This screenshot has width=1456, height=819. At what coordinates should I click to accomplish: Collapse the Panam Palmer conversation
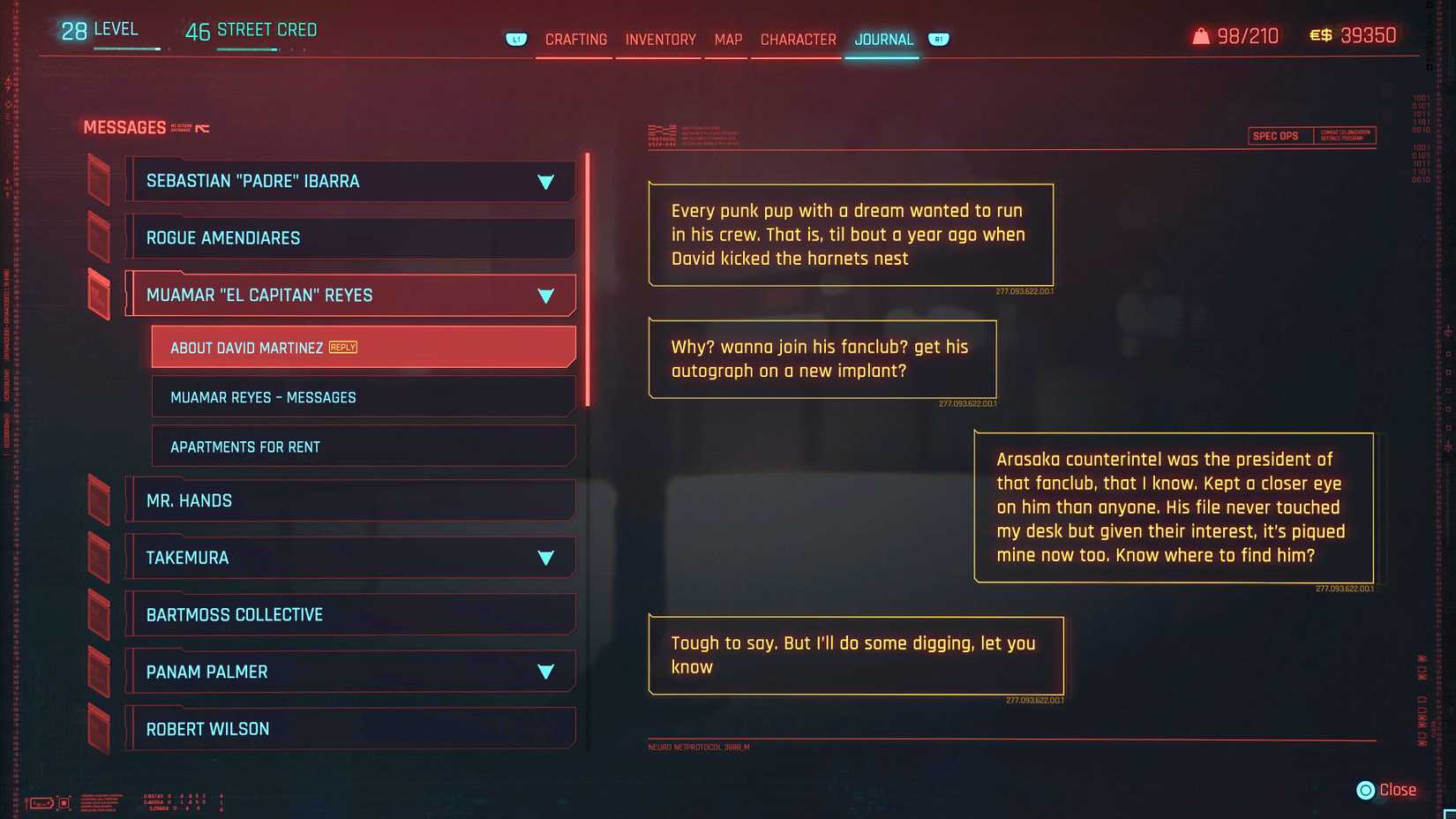547,671
